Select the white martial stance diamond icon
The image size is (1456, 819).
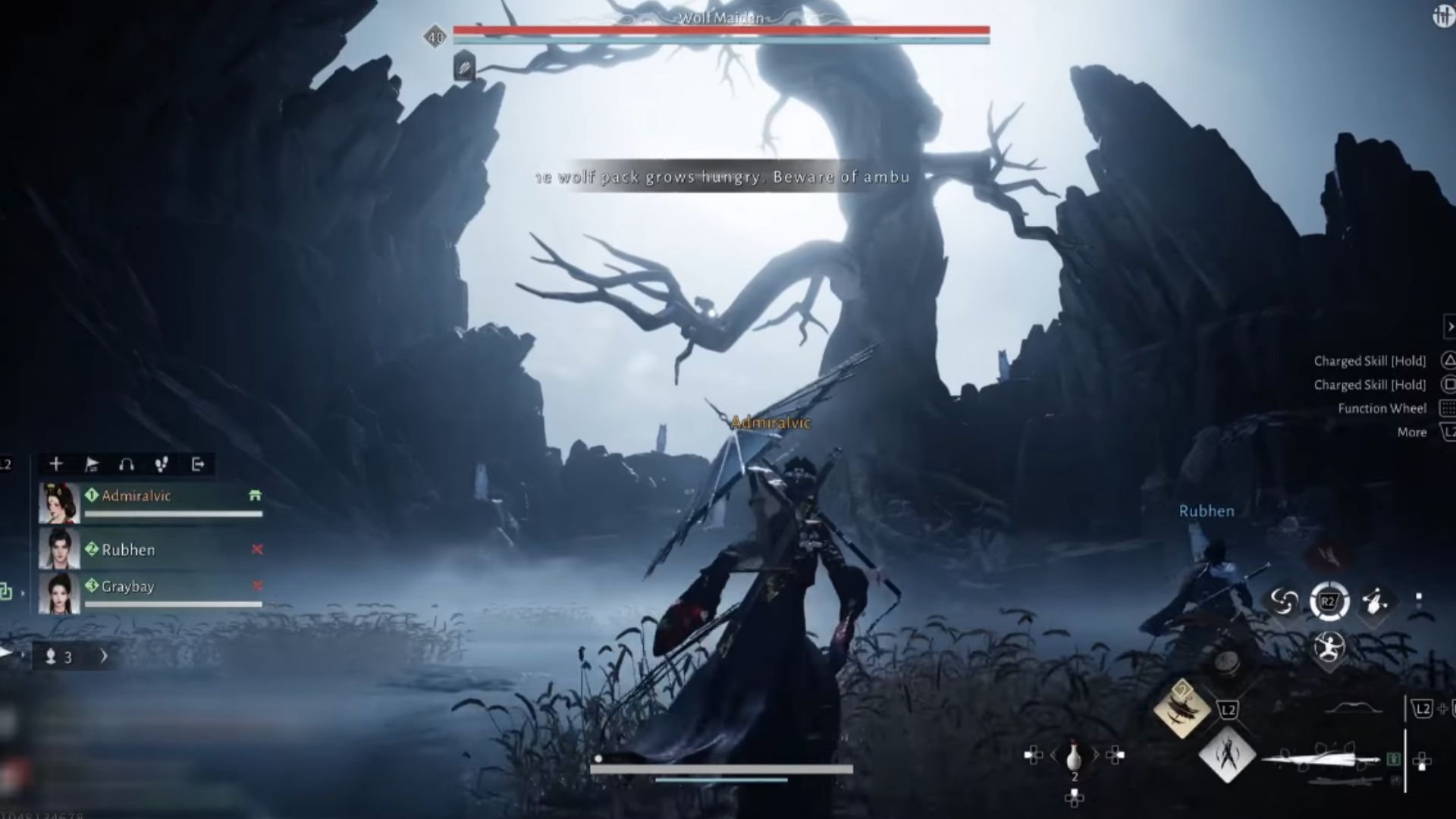[x=1228, y=755]
